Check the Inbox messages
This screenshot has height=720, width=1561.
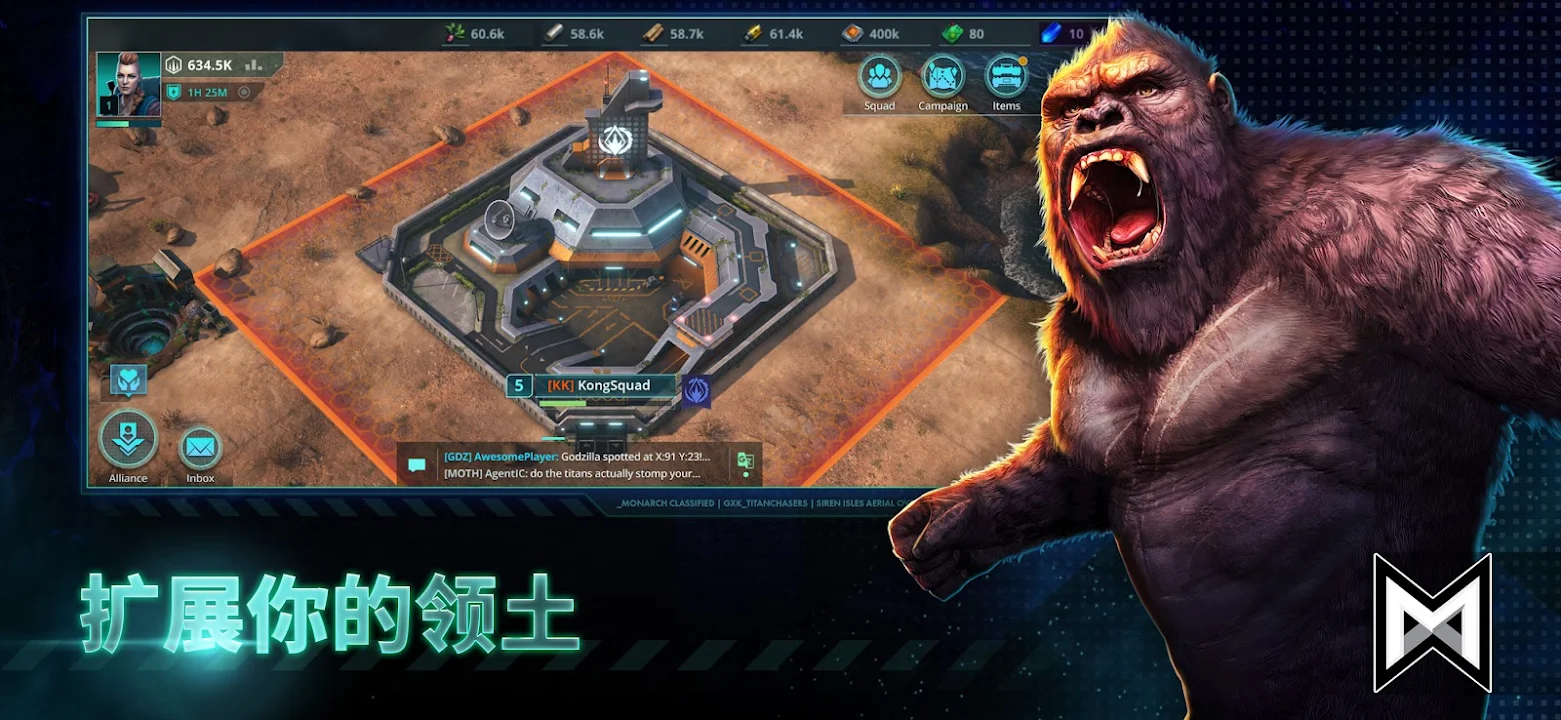[x=200, y=451]
